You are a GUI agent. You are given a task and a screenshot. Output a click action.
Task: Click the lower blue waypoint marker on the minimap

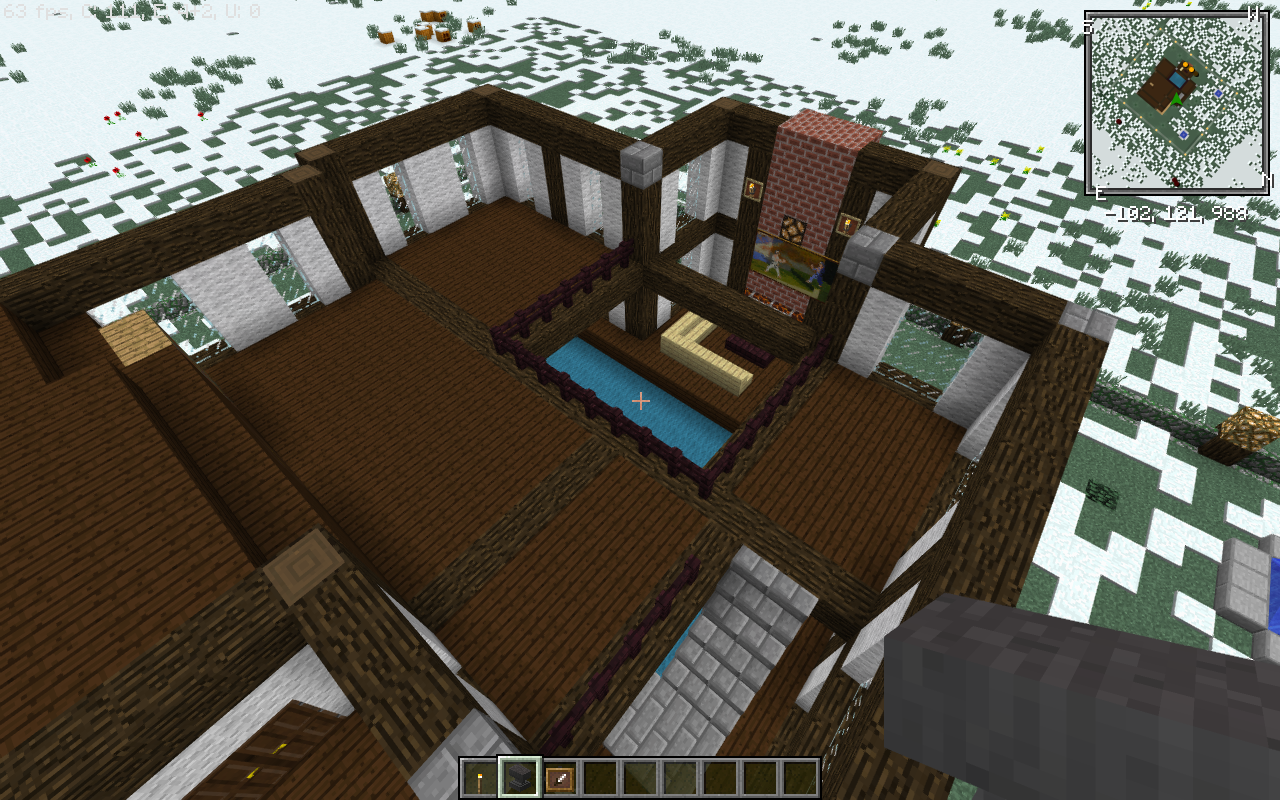1183,135
